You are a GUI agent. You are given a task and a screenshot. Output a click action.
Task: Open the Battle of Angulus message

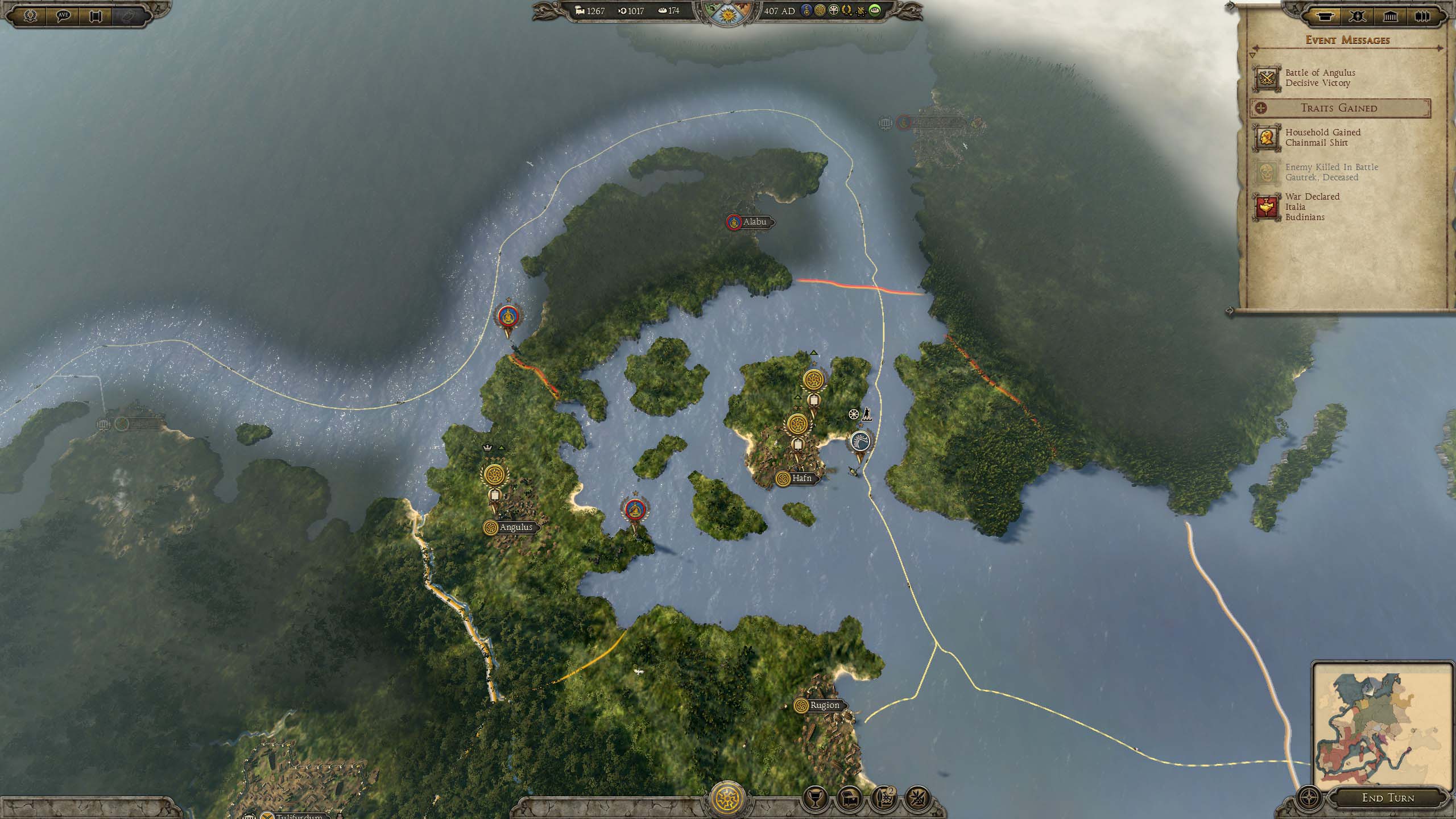pos(1319,78)
